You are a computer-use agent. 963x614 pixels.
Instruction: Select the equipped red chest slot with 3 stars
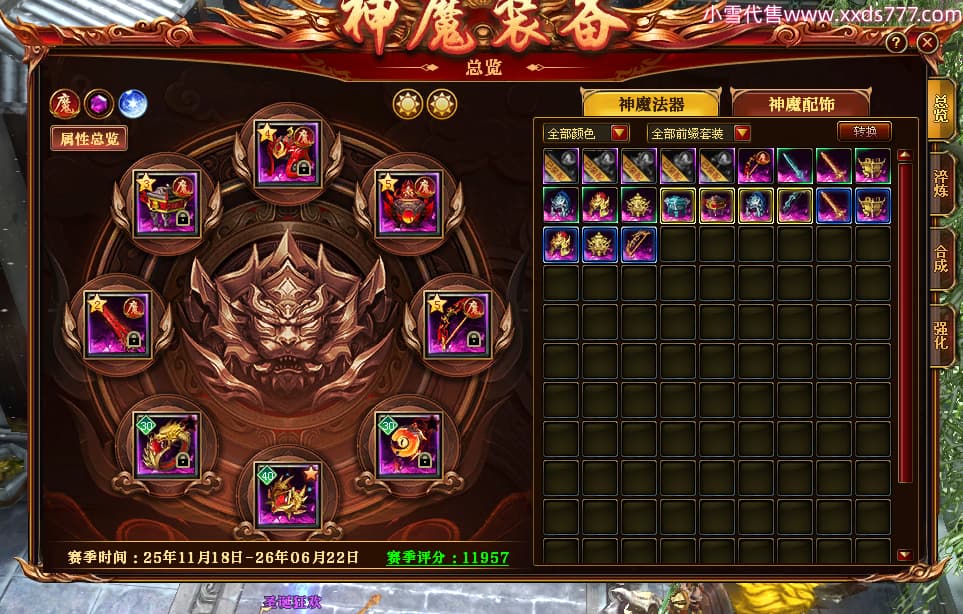click(167, 204)
